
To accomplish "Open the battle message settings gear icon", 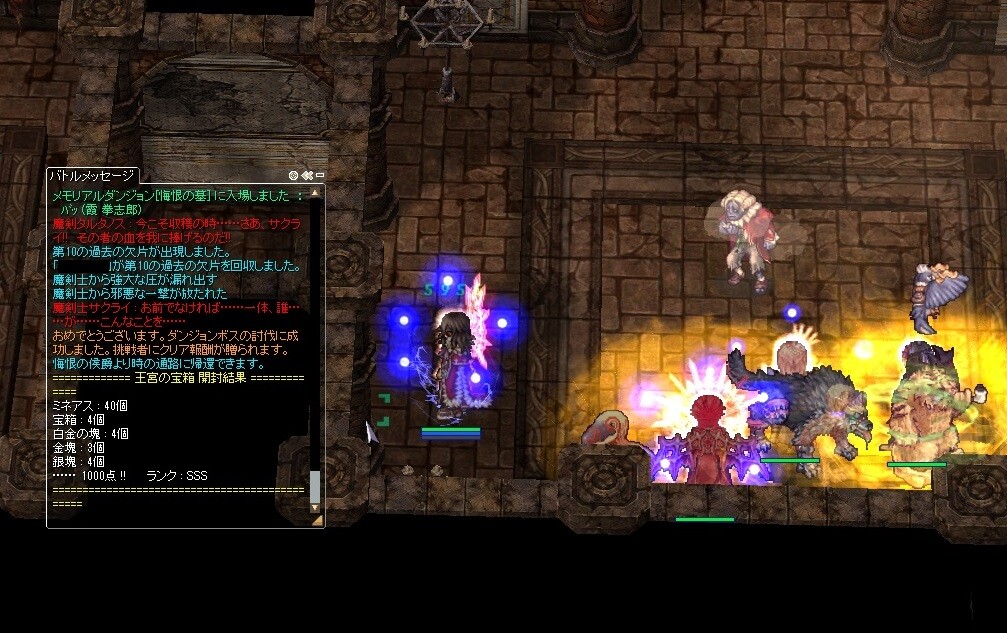I will click(x=294, y=175).
